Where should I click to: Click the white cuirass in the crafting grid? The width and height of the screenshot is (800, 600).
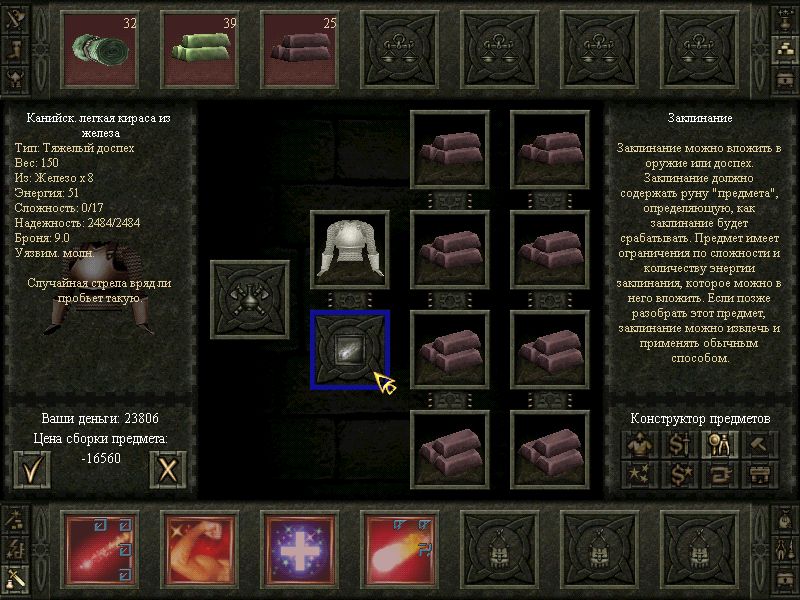(x=350, y=250)
